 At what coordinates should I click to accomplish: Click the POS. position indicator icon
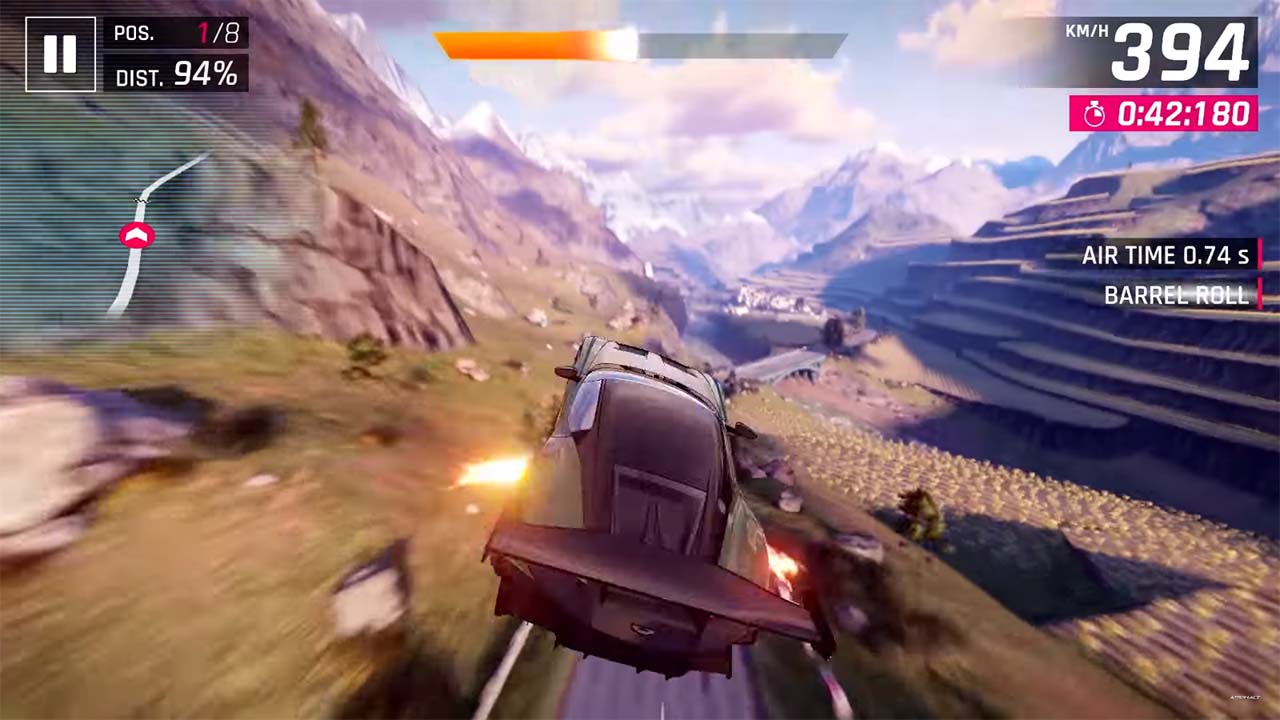click(x=133, y=33)
